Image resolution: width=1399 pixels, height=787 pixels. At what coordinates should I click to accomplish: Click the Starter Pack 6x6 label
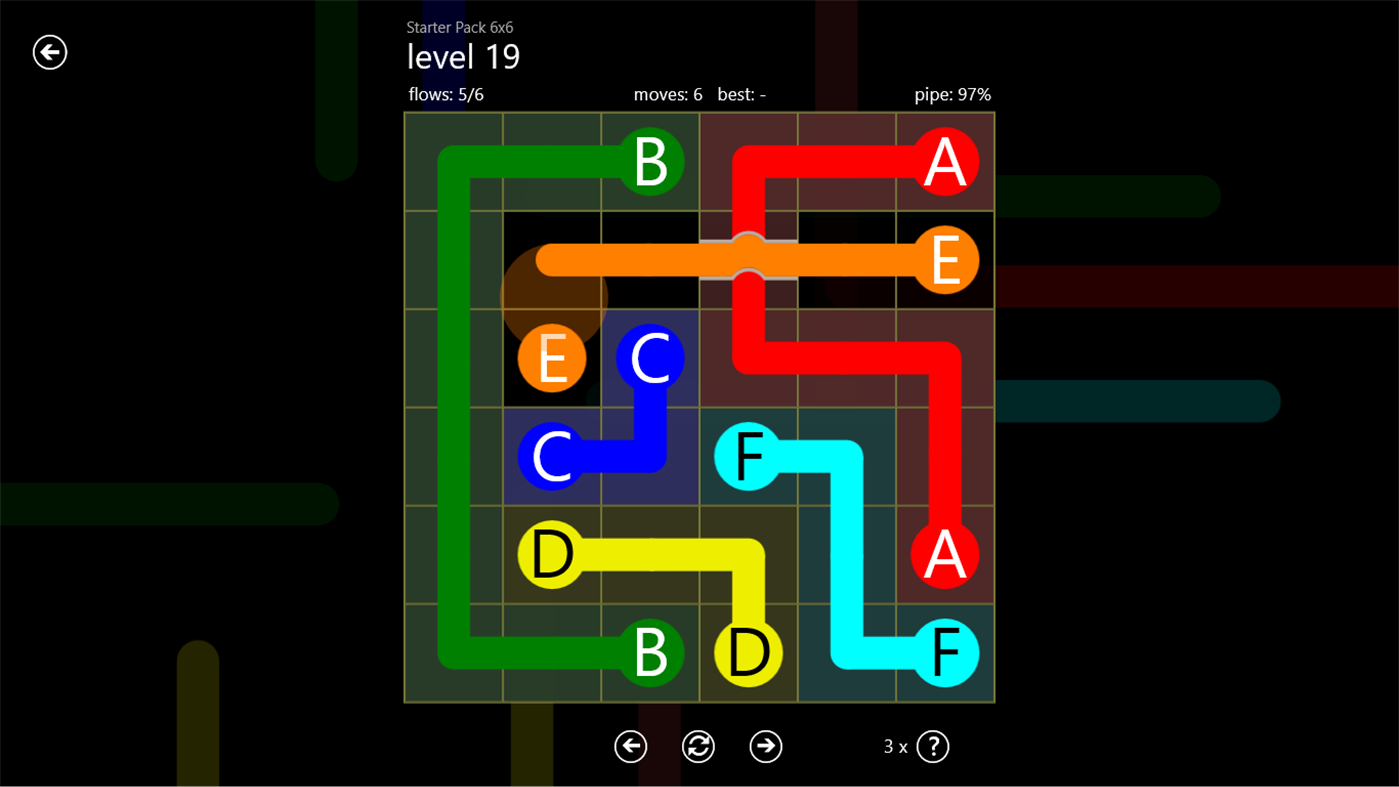(x=460, y=27)
